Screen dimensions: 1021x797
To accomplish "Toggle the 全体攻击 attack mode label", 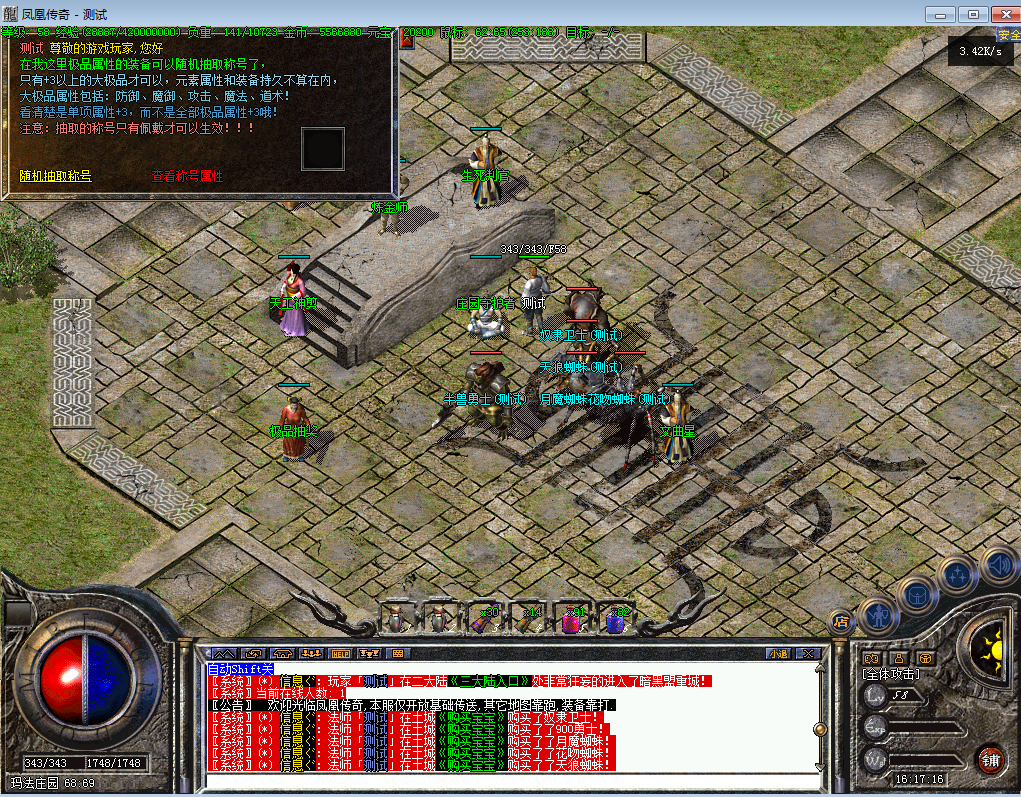I will pos(891,674).
